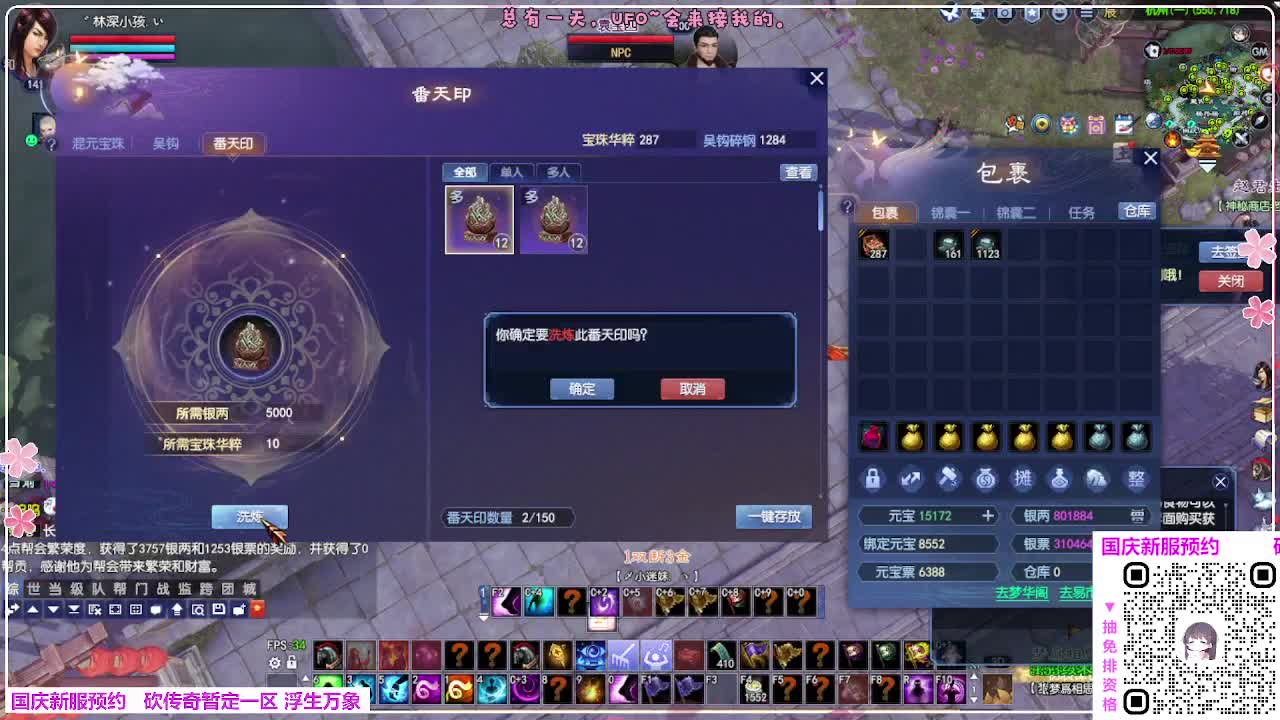Click the plus stepper beside 元宝 15172

click(x=988, y=515)
